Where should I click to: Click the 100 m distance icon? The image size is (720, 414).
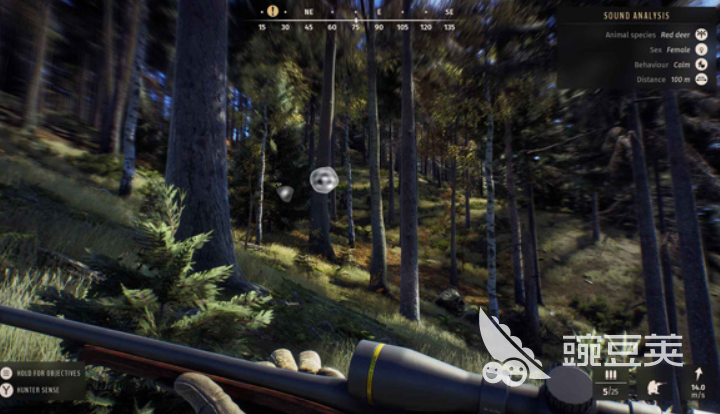[x=702, y=79]
